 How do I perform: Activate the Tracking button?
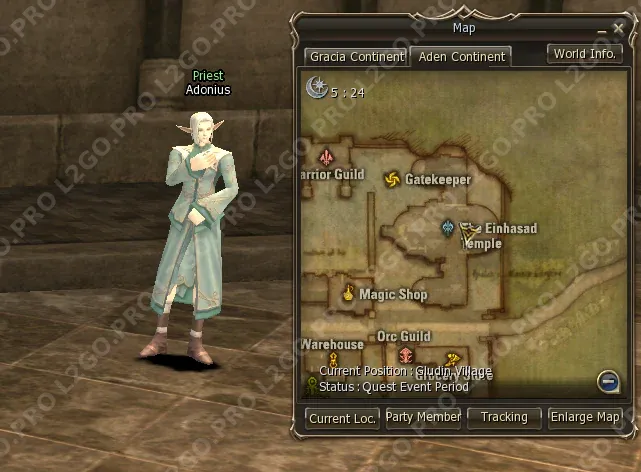click(503, 417)
